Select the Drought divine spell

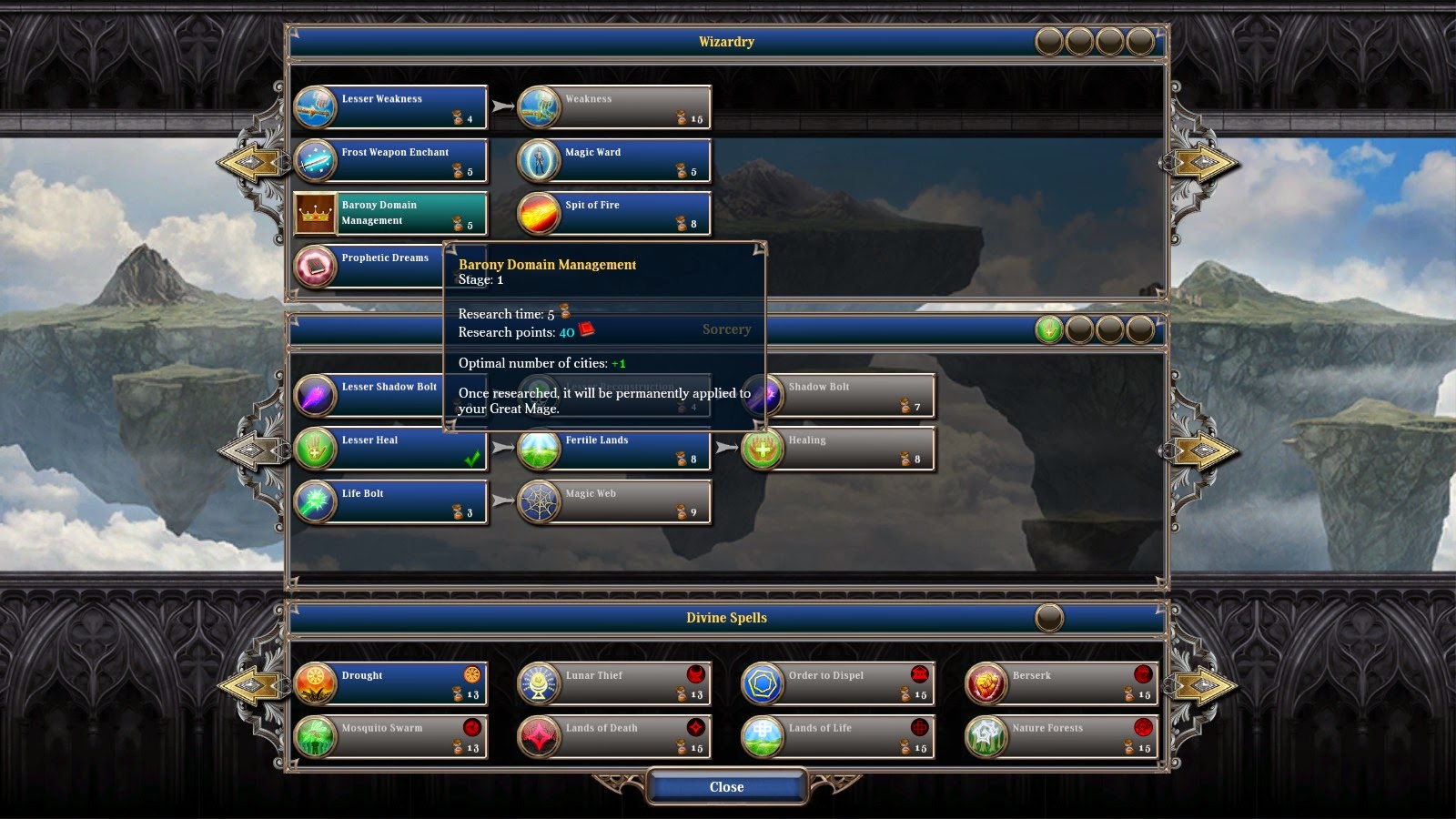(x=391, y=683)
